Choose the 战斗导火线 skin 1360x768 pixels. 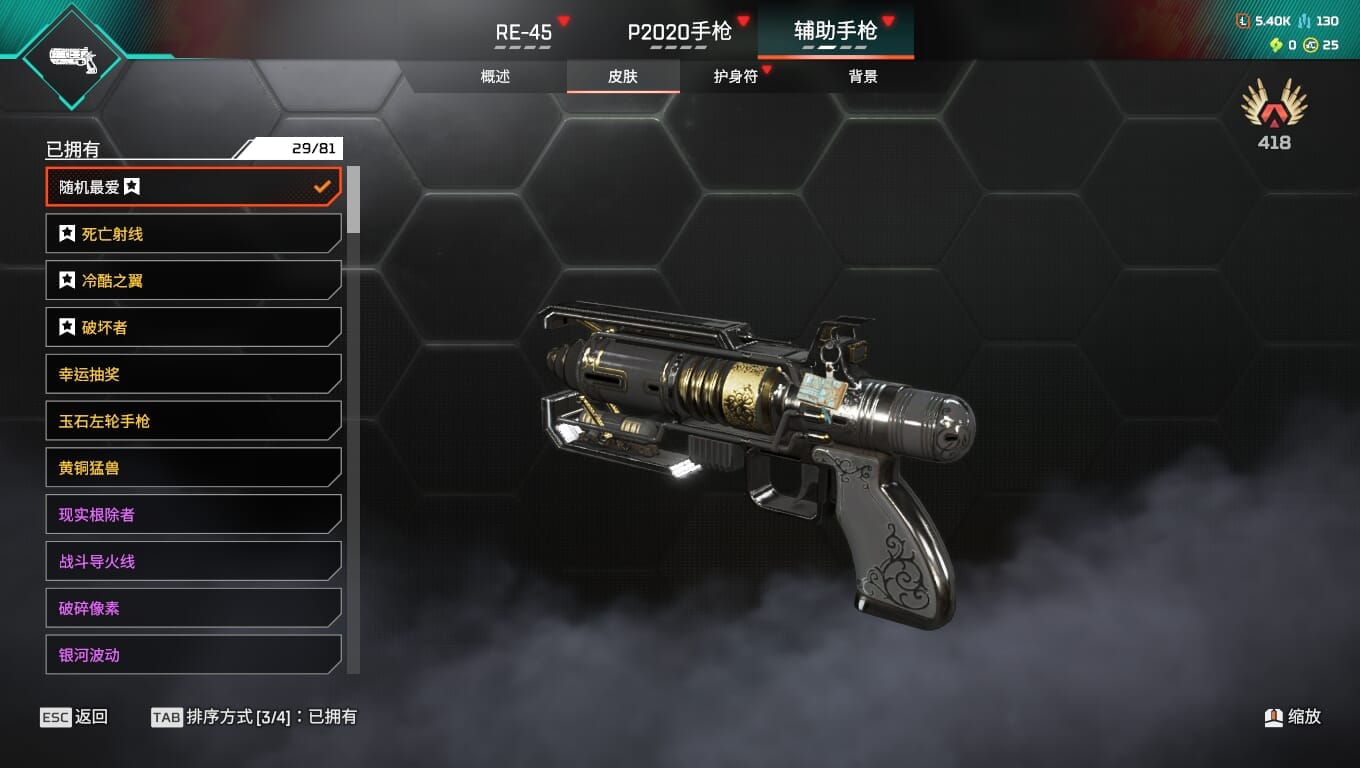coord(193,561)
